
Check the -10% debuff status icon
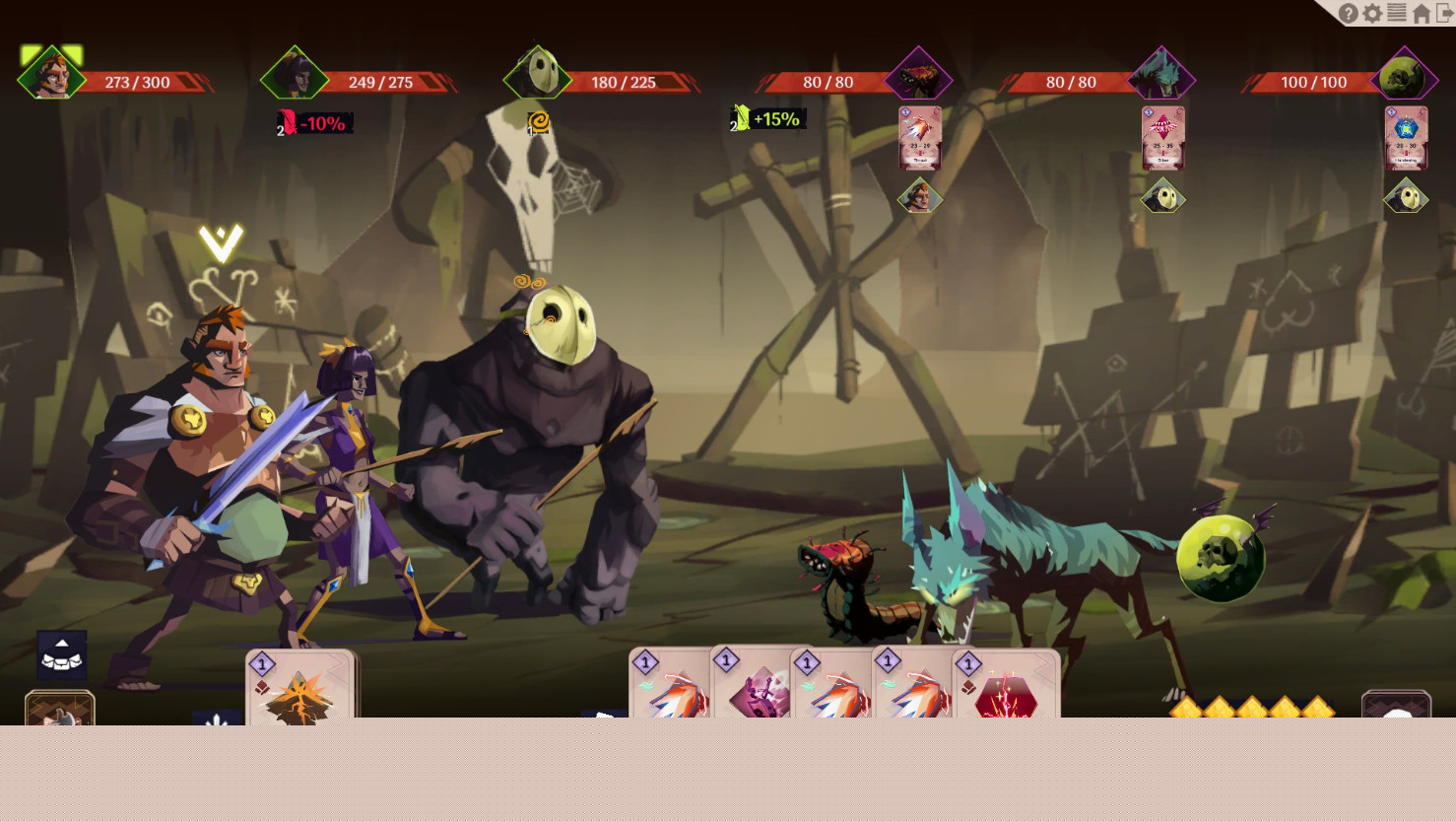[x=313, y=123]
